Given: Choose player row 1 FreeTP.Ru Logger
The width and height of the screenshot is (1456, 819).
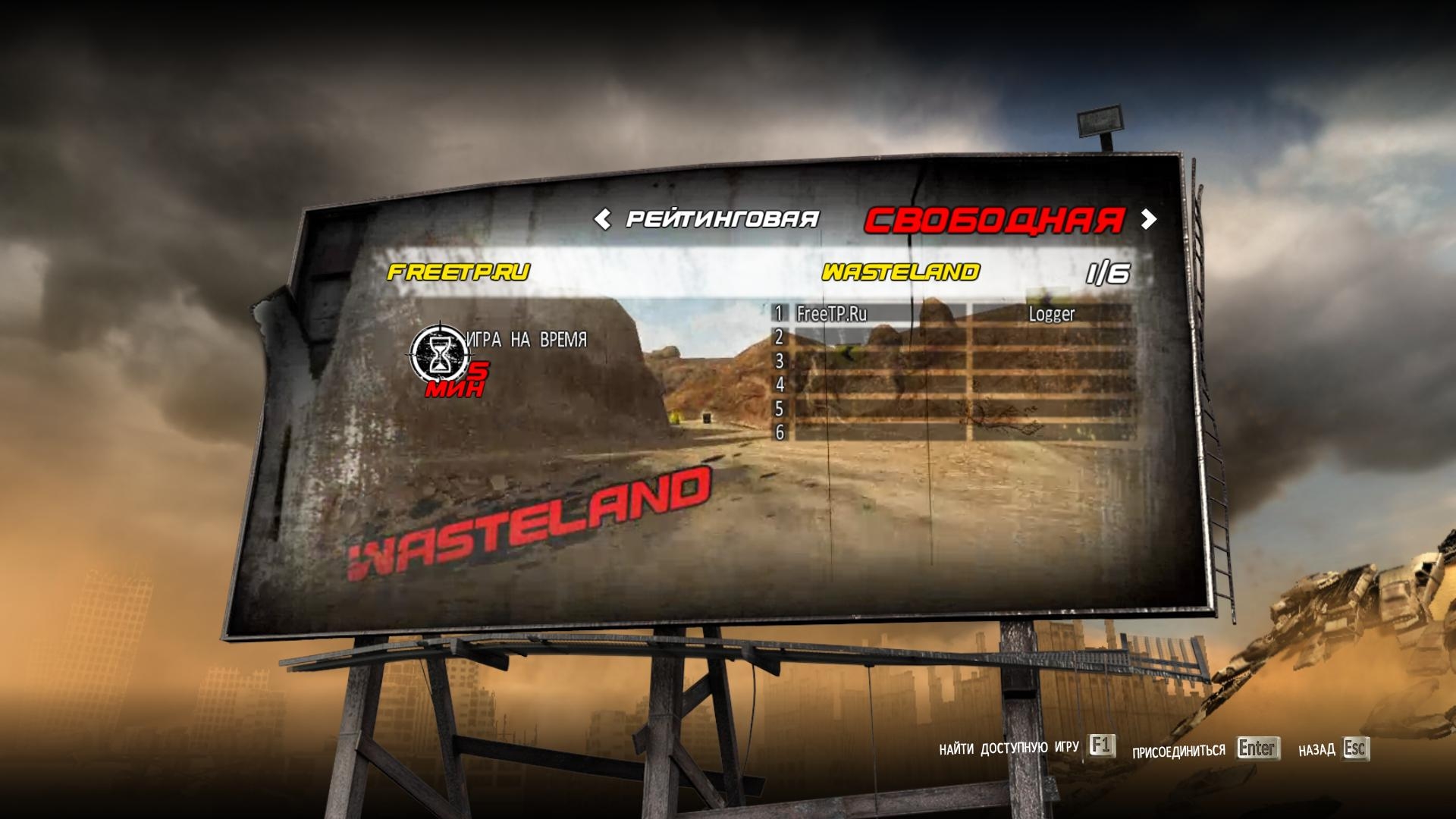Looking at the screenshot, I should point(952,313).
